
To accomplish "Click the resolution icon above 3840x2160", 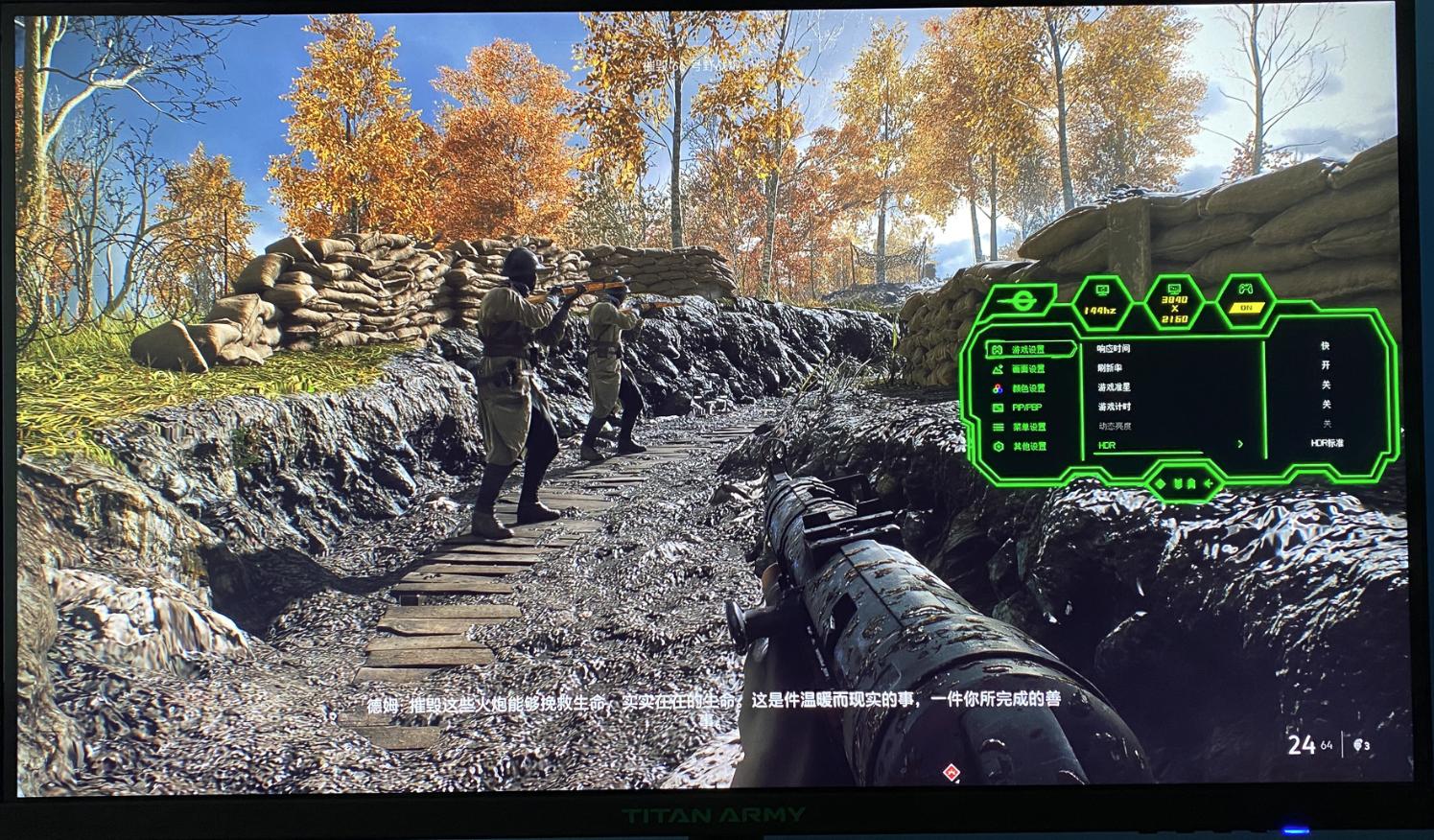I will [1174, 291].
